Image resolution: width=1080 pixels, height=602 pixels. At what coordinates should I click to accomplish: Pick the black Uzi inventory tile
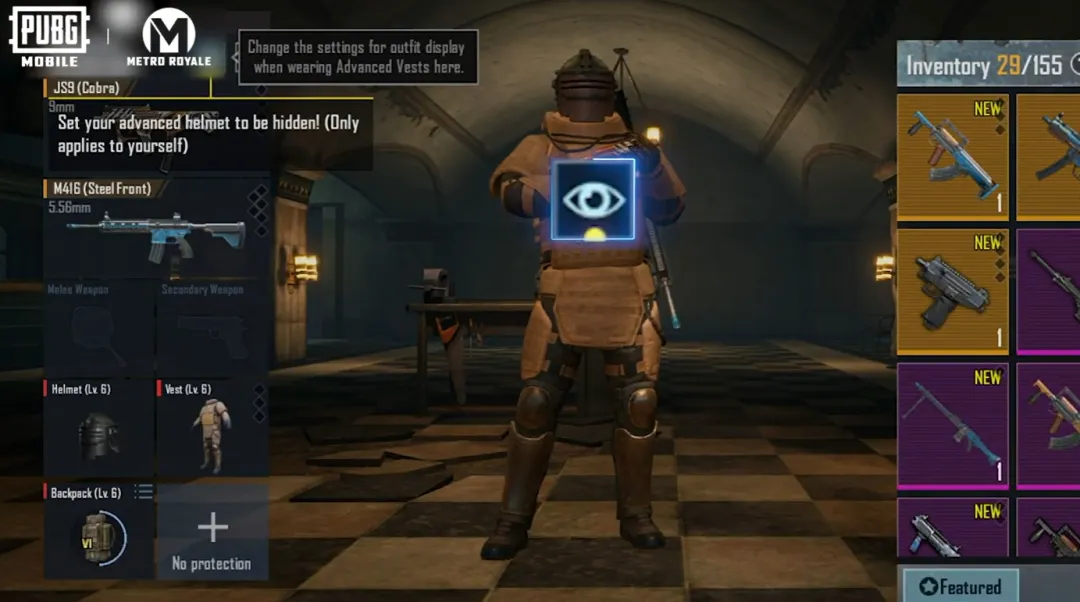click(952, 292)
